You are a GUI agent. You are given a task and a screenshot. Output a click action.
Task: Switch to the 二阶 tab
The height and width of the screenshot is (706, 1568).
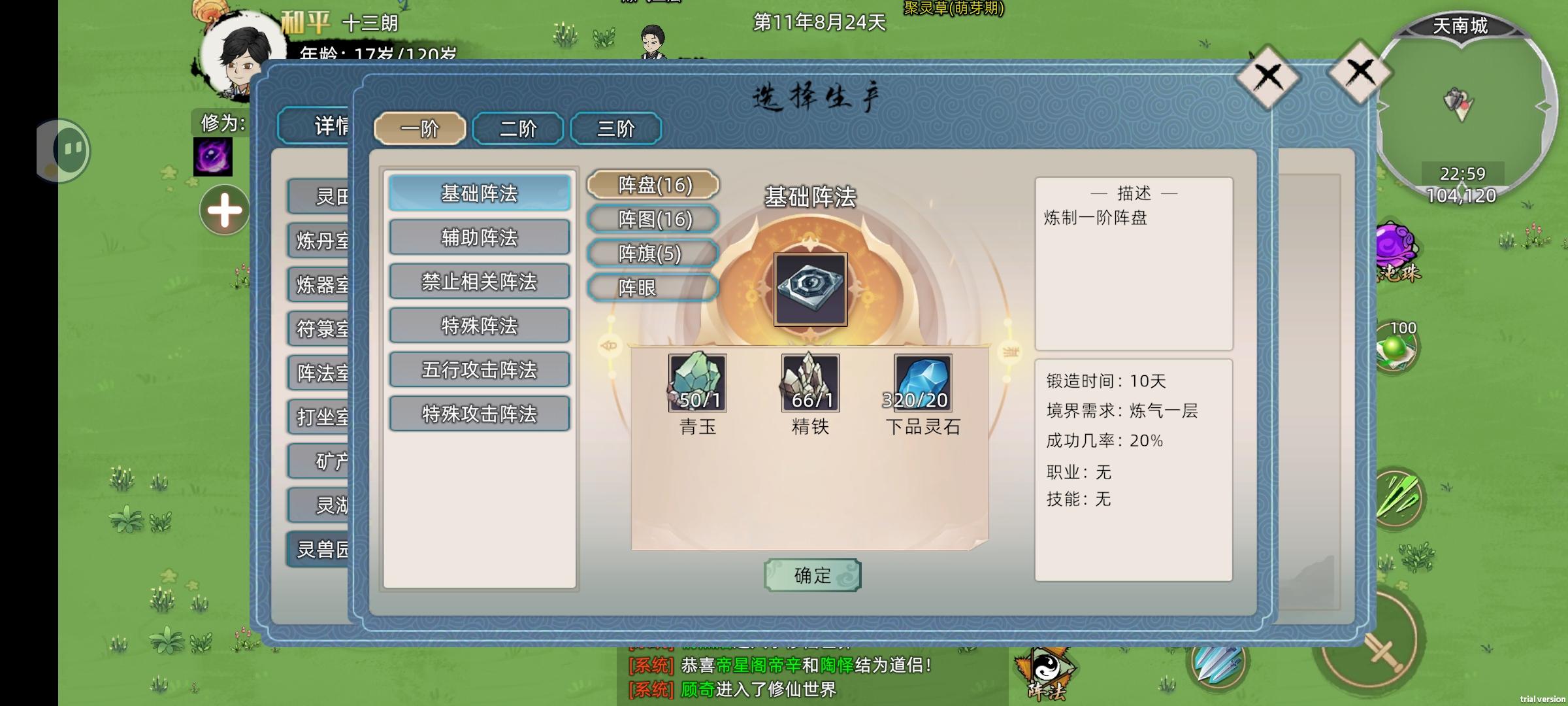[518, 129]
